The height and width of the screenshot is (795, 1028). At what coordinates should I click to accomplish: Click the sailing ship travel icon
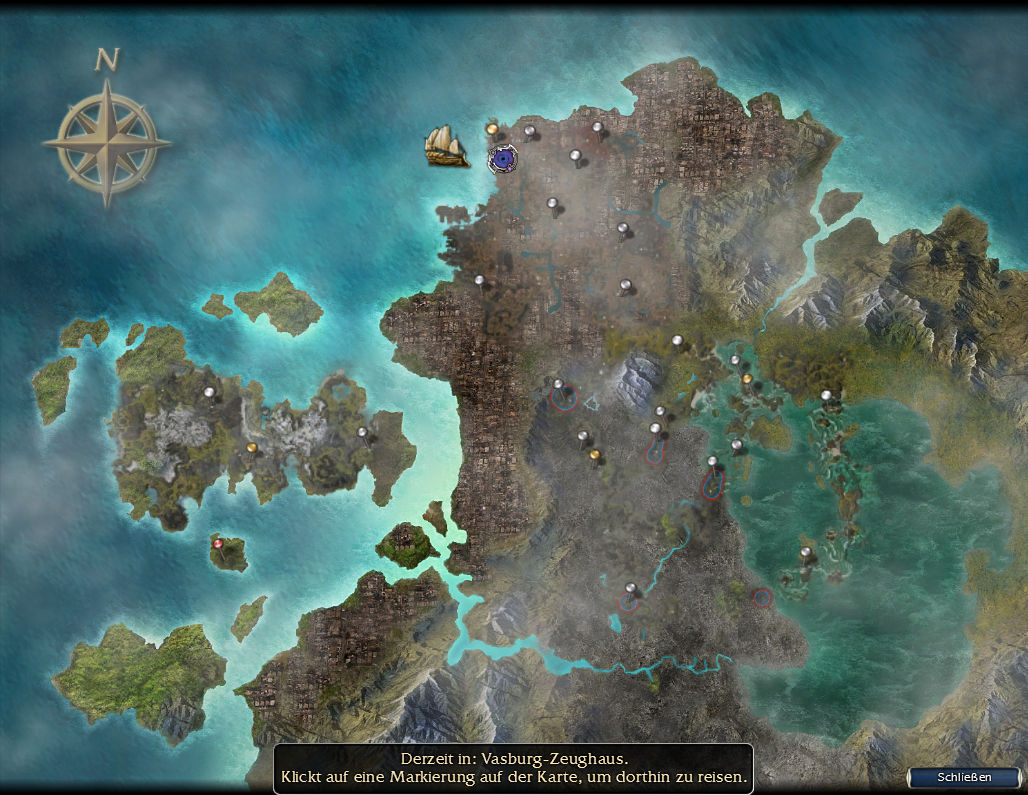tap(446, 146)
